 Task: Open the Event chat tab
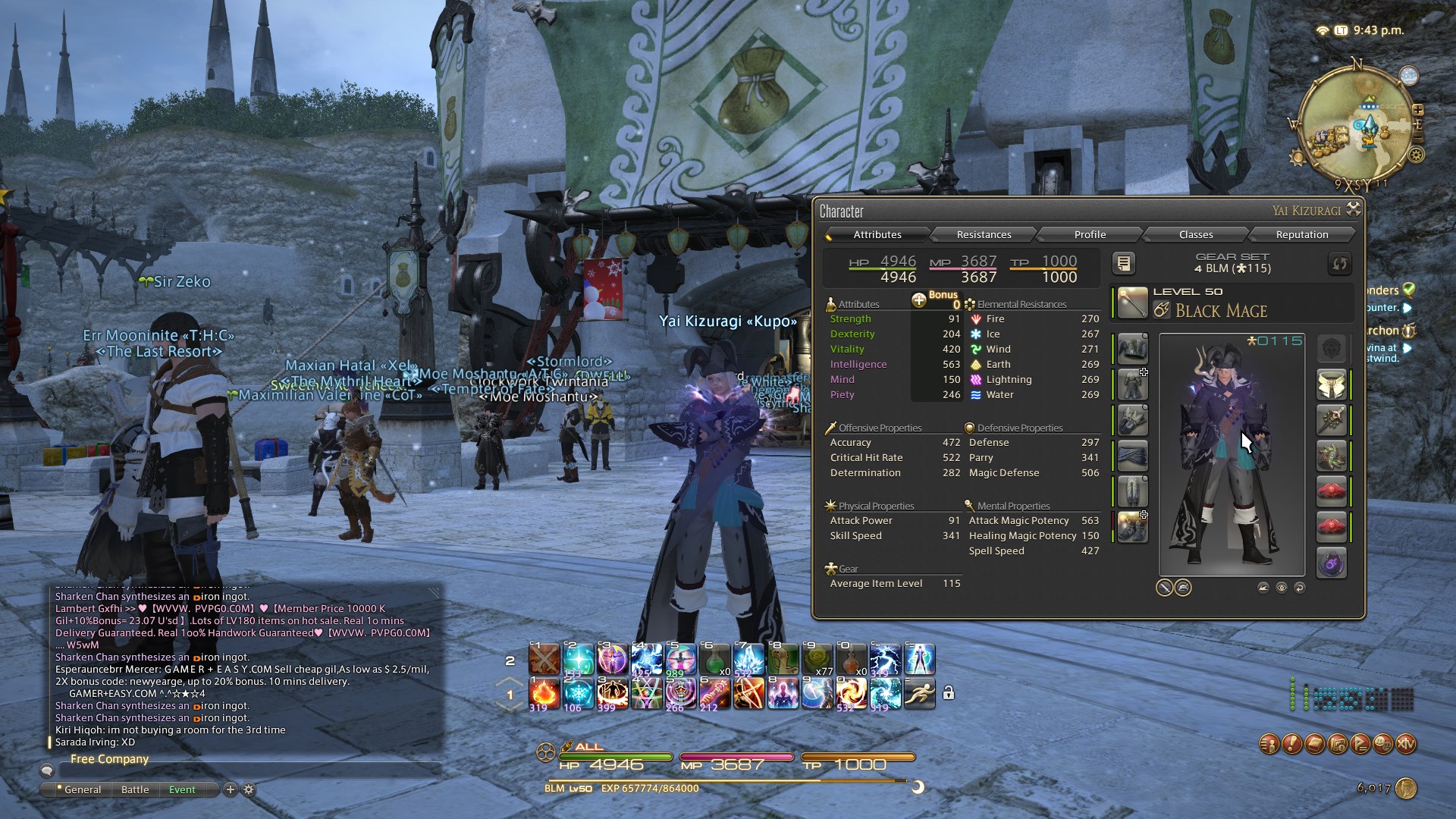point(182,789)
